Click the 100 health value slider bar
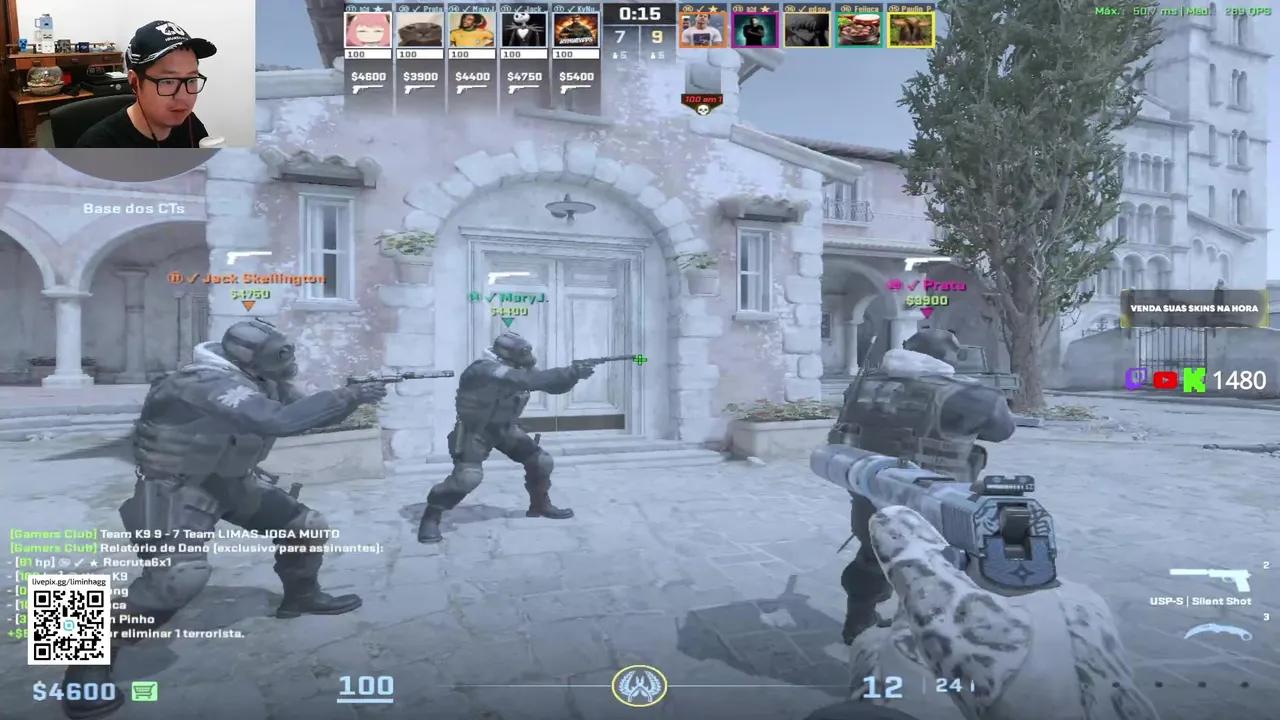This screenshot has height=720, width=1280. [366, 685]
